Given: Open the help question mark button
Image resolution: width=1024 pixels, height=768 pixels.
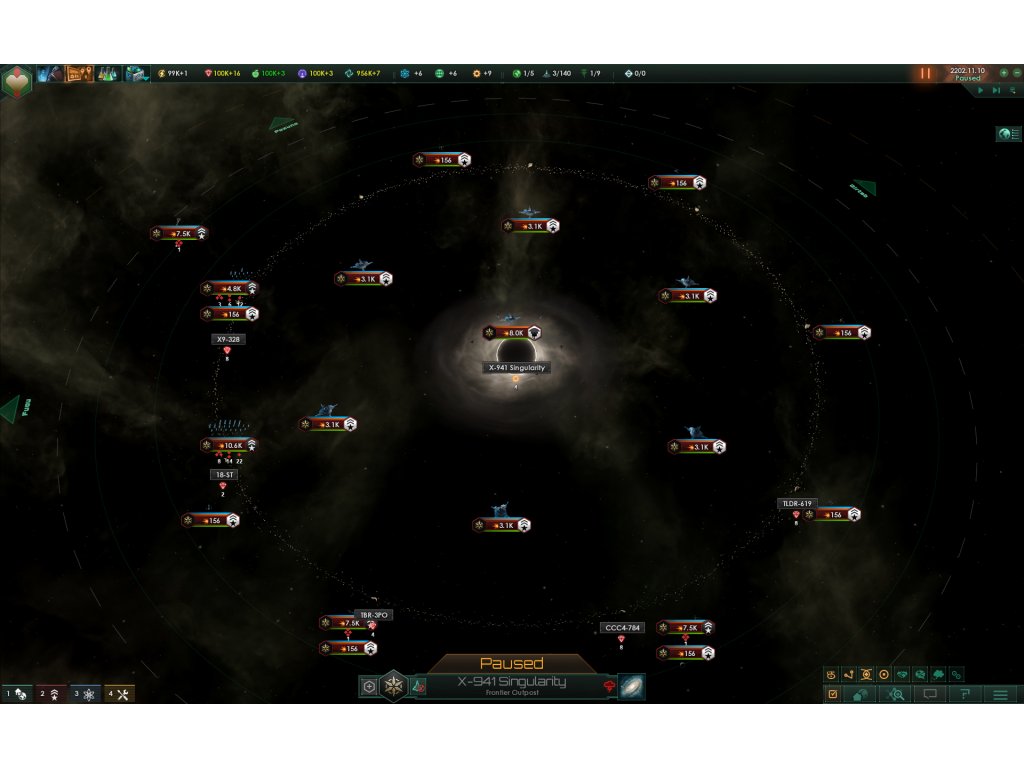Looking at the screenshot, I should pyautogui.click(x=965, y=694).
